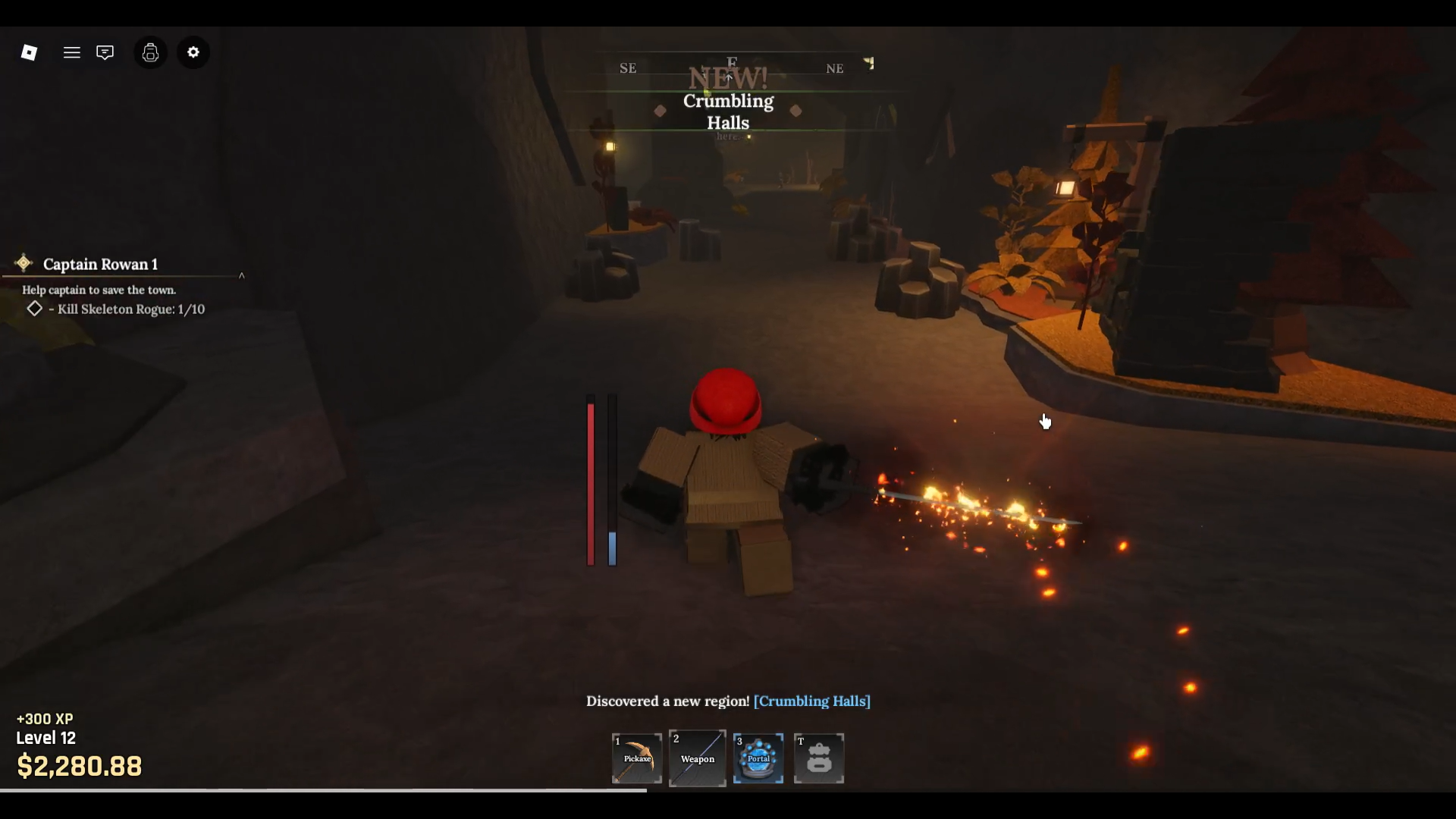Select the Pickaxe hotbar slot
Viewport: 1456px width, 819px height.
click(x=637, y=758)
